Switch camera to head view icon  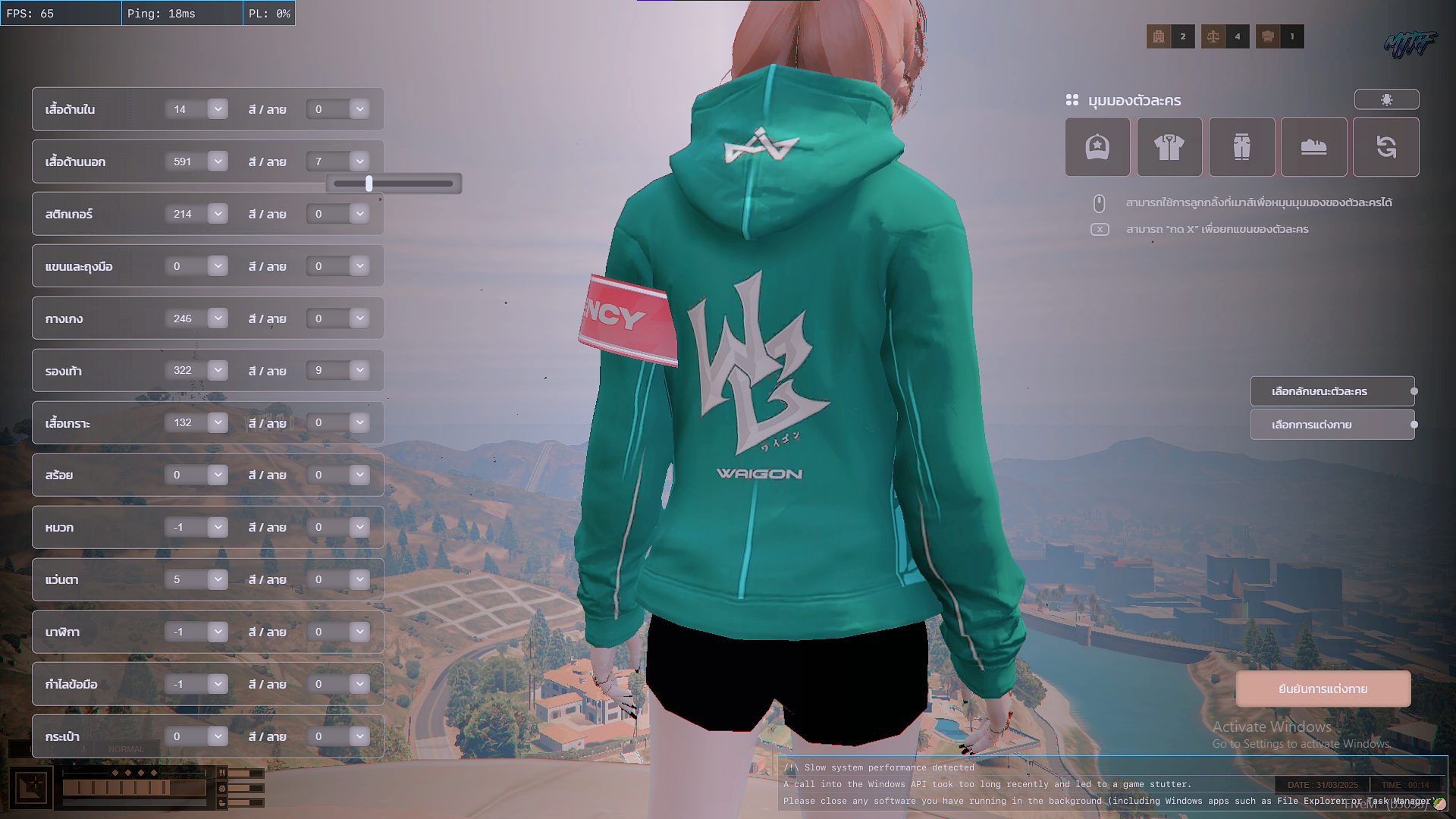pos(1097,146)
